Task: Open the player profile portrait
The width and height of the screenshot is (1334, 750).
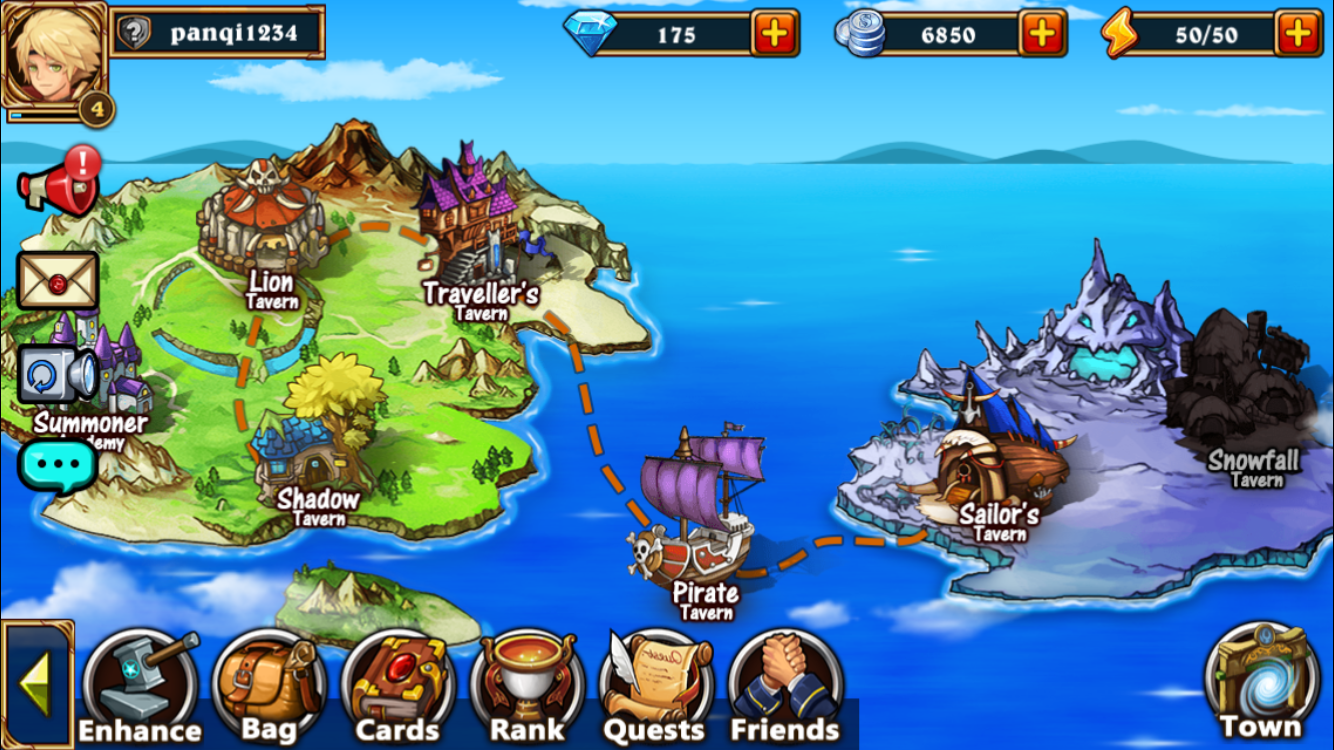Action: 54,56
